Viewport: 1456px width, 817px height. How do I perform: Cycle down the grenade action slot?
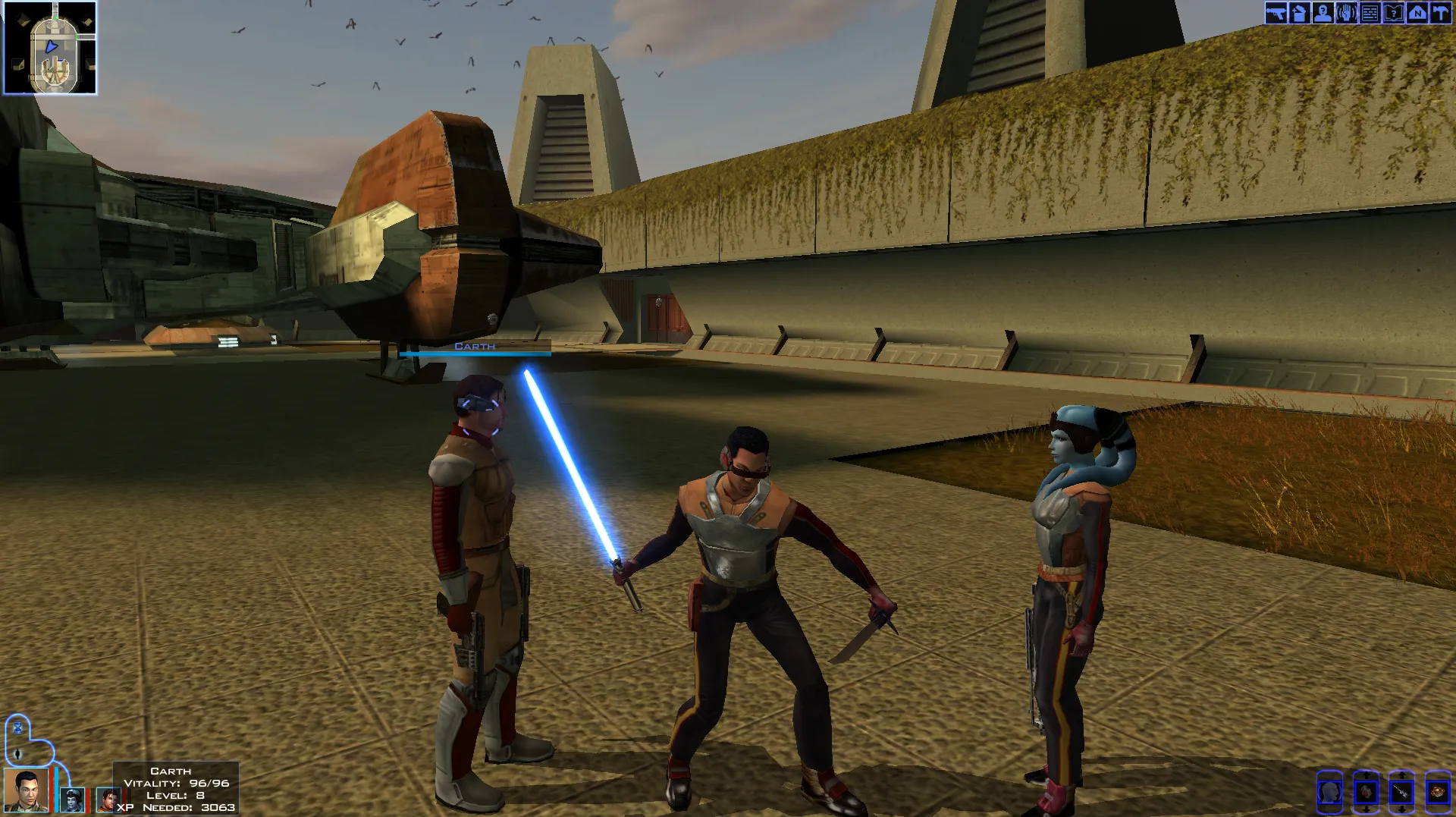click(1439, 810)
